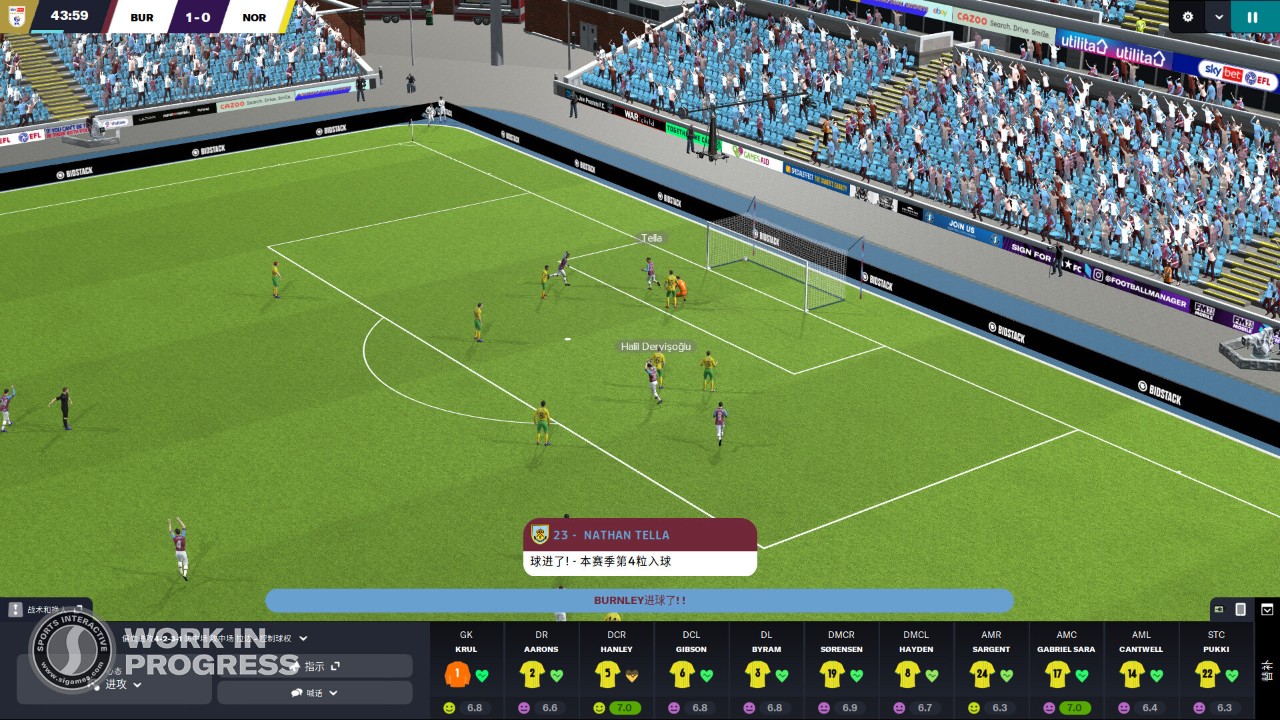The image size is (1280, 720).
Task: Open the 指示 instructions panel
Action: click(314, 666)
